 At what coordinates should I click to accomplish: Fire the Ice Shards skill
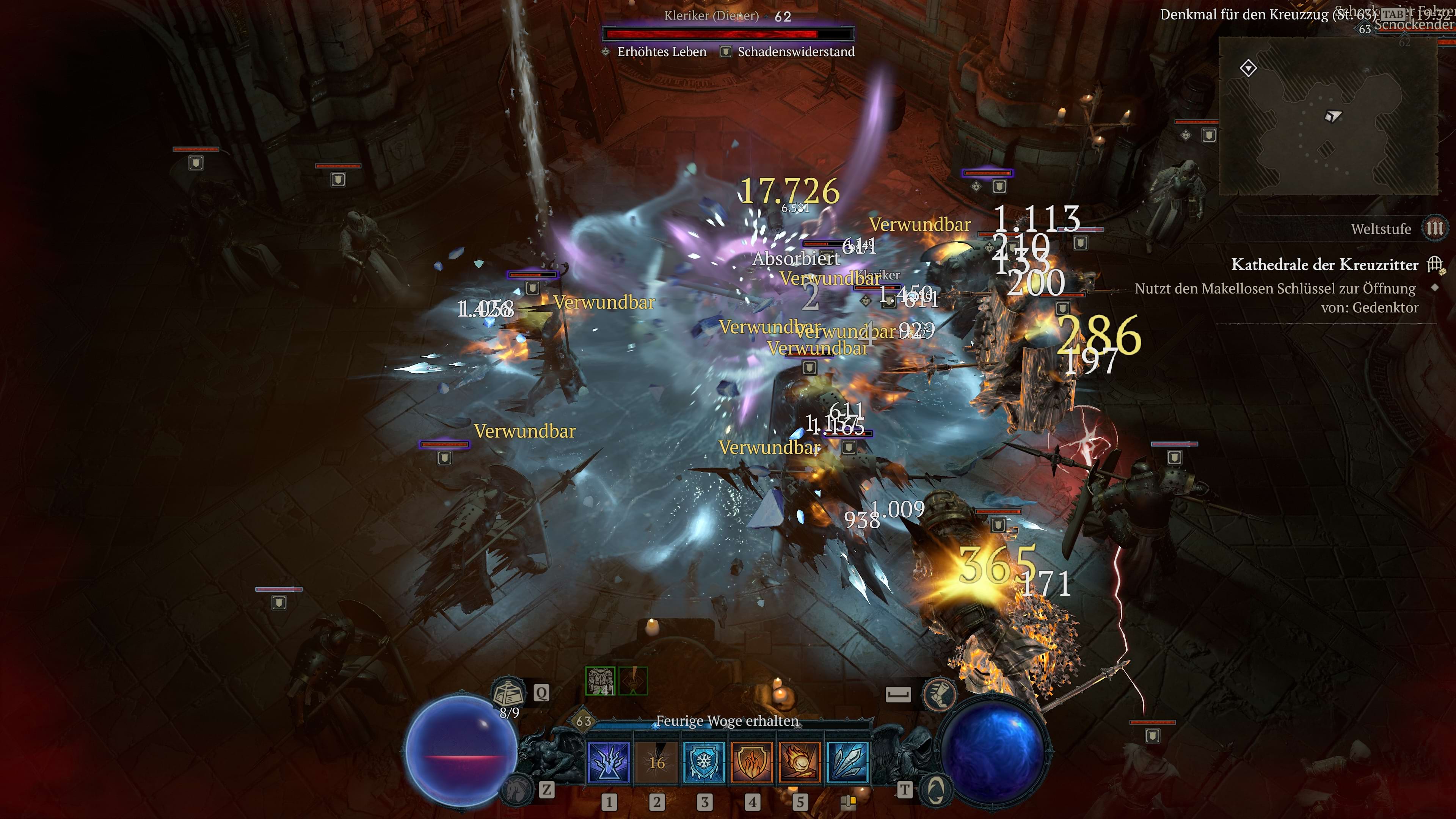coord(847,762)
